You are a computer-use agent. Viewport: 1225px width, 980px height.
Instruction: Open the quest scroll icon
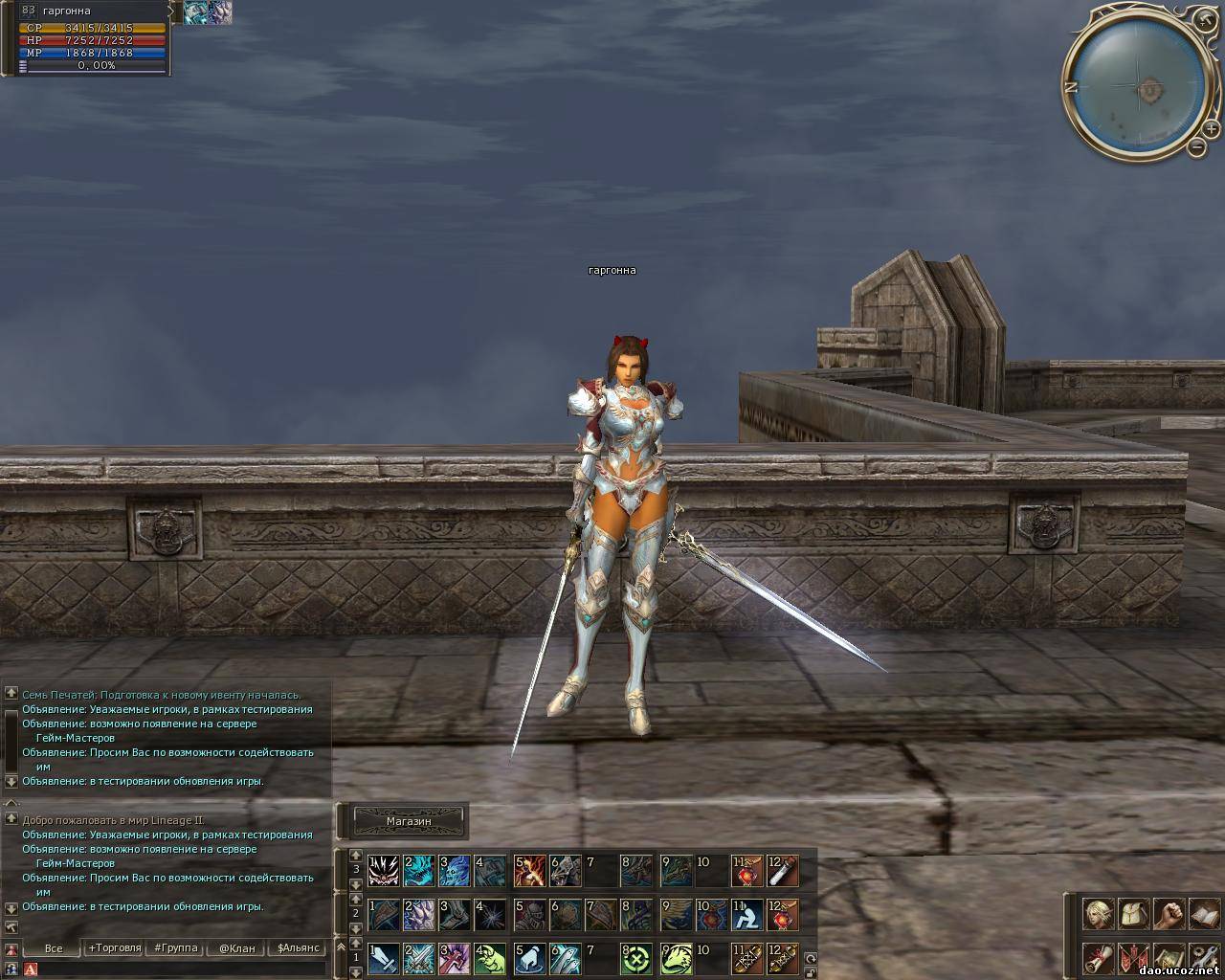1098,958
